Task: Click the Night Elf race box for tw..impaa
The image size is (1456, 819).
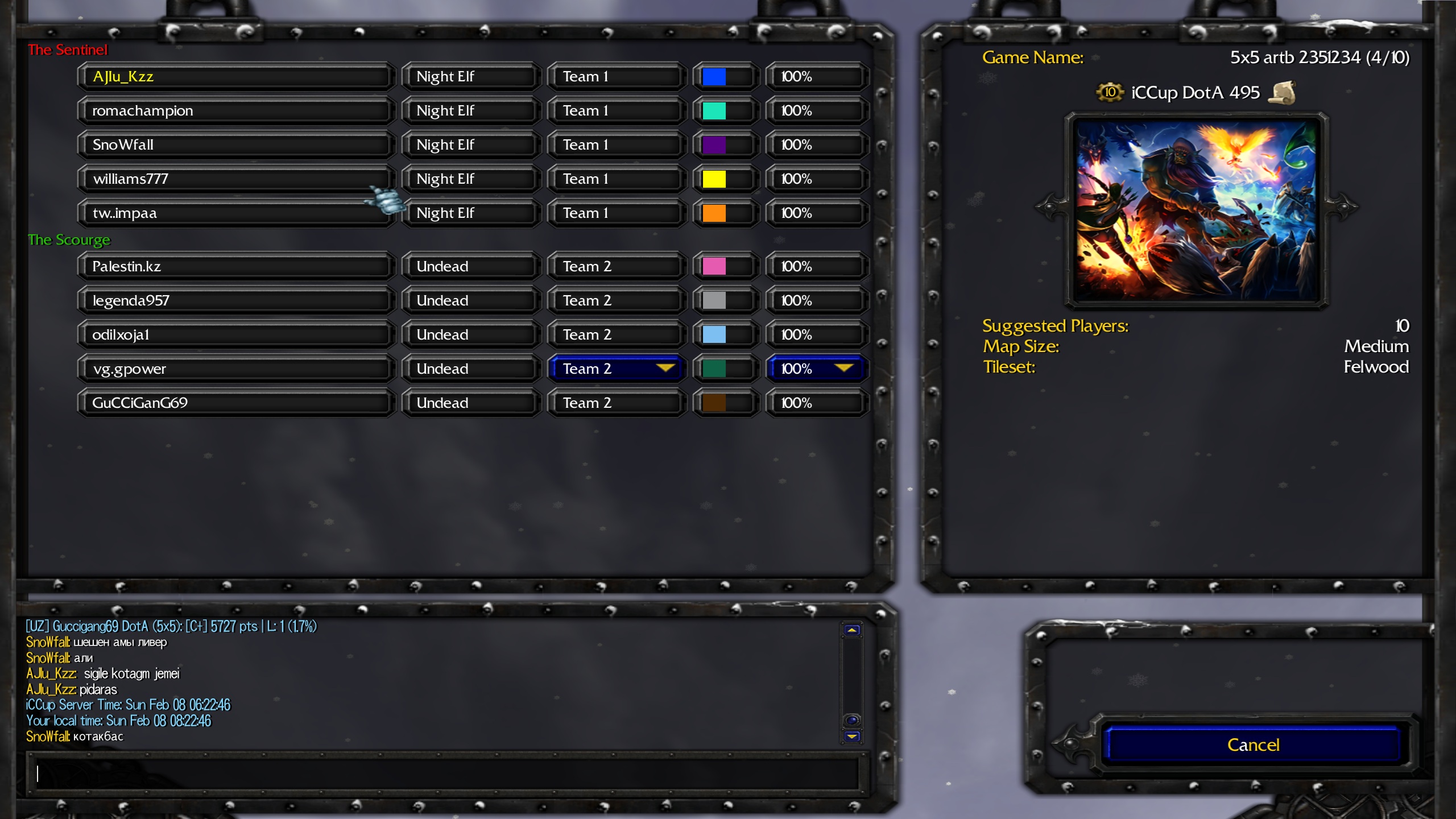Action: (x=471, y=213)
